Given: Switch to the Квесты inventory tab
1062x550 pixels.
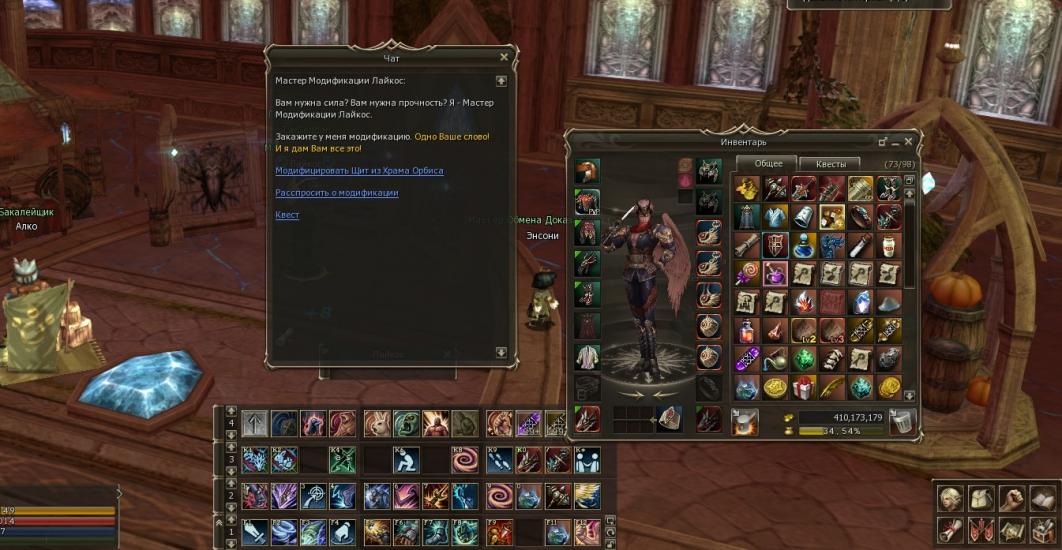Looking at the screenshot, I should 830,164.
